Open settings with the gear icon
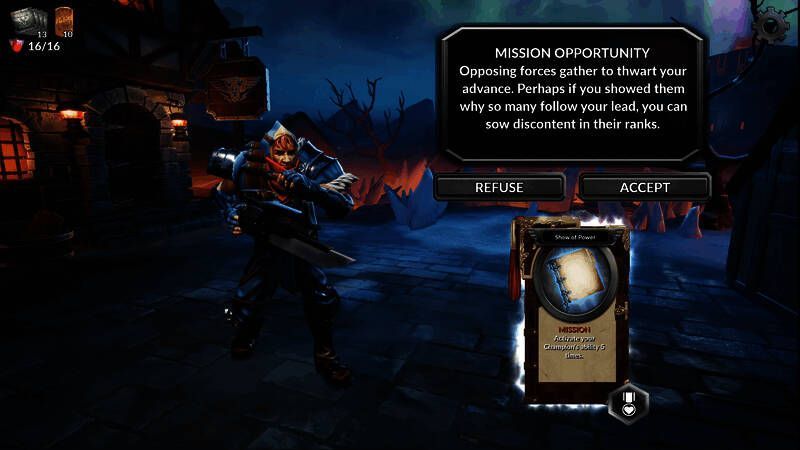 (773, 22)
